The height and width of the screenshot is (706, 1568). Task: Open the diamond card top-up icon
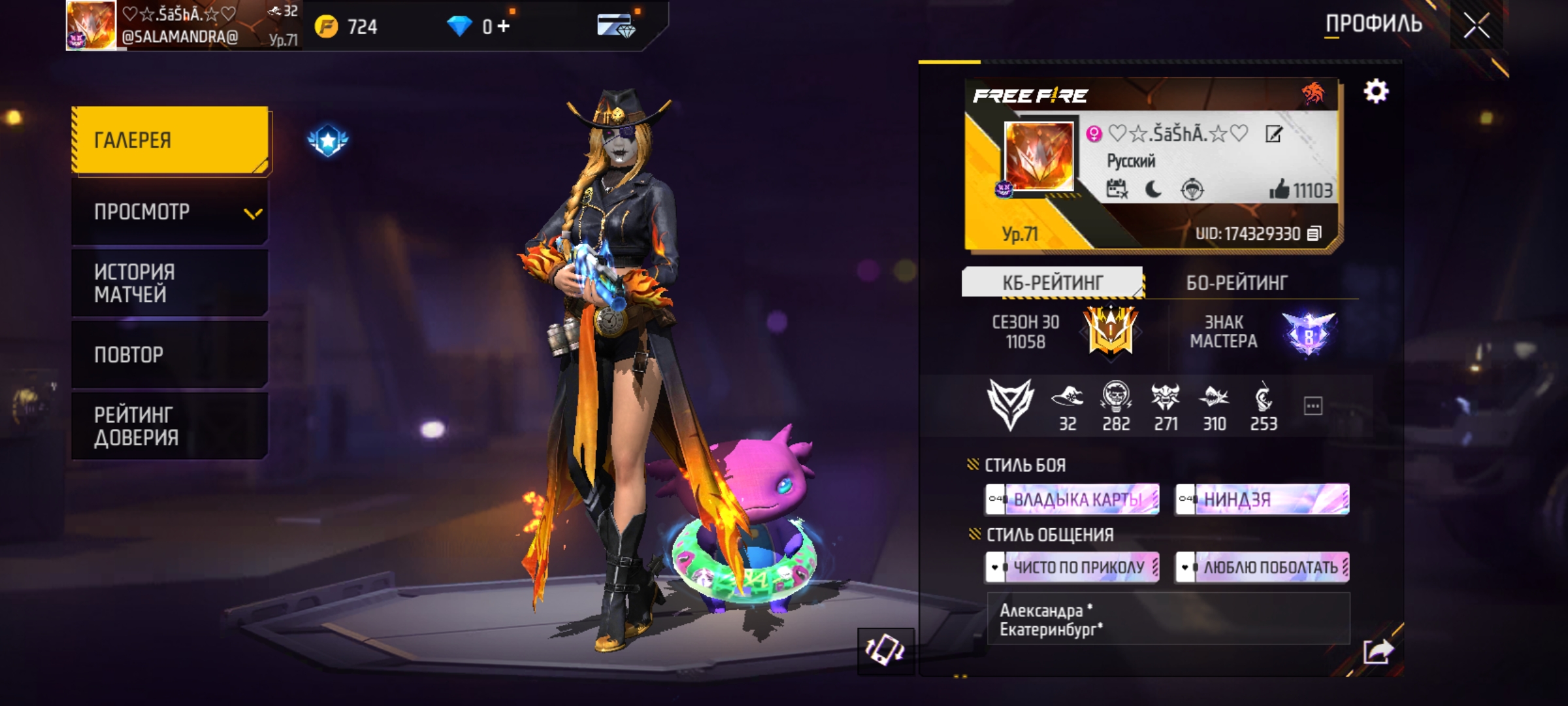(615, 26)
